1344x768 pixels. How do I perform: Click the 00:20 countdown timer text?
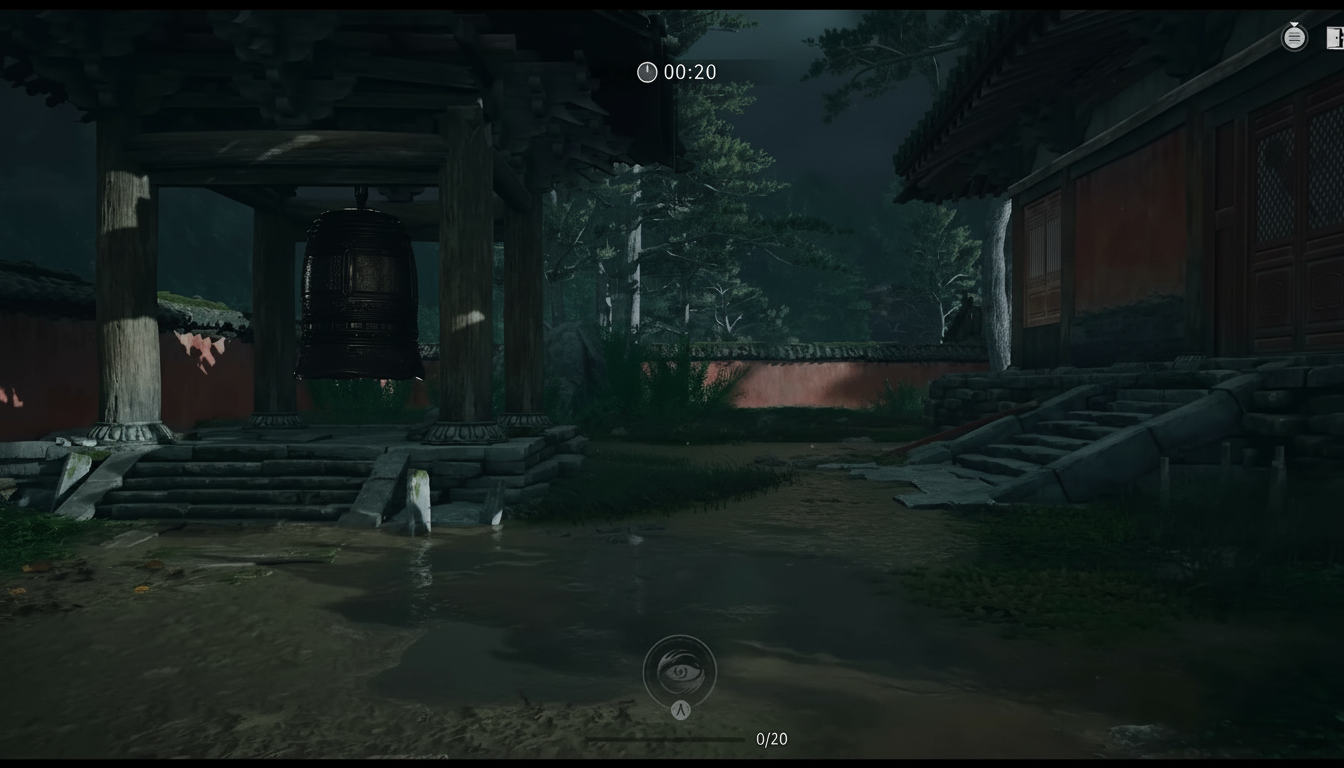coord(688,72)
